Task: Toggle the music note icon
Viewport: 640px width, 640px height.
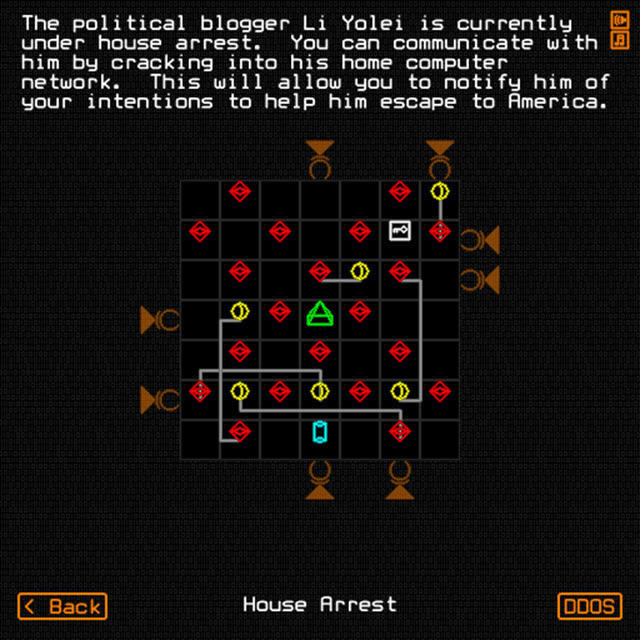Action: (618, 40)
